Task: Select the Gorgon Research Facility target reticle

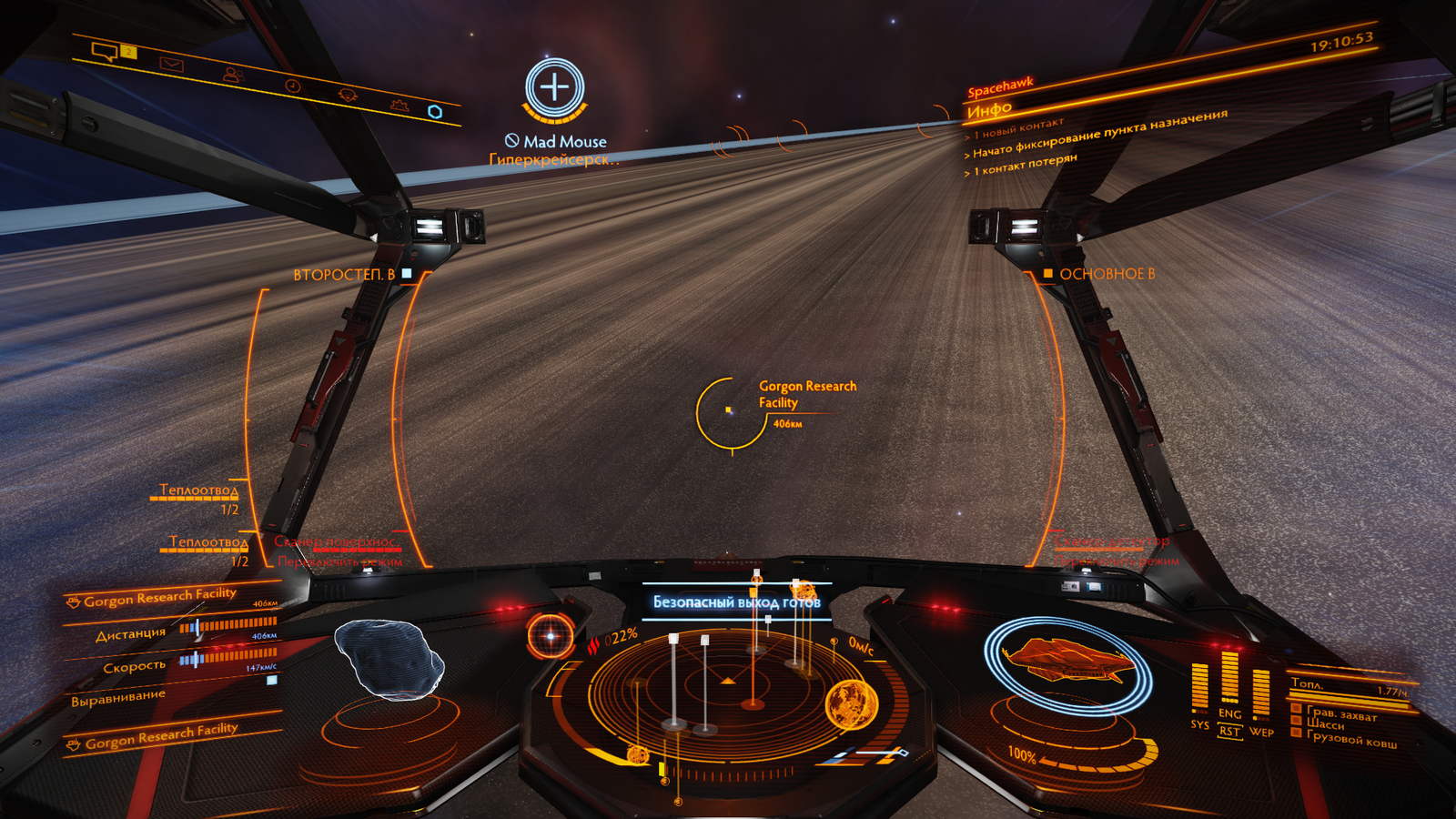Action: pyautogui.click(x=729, y=411)
